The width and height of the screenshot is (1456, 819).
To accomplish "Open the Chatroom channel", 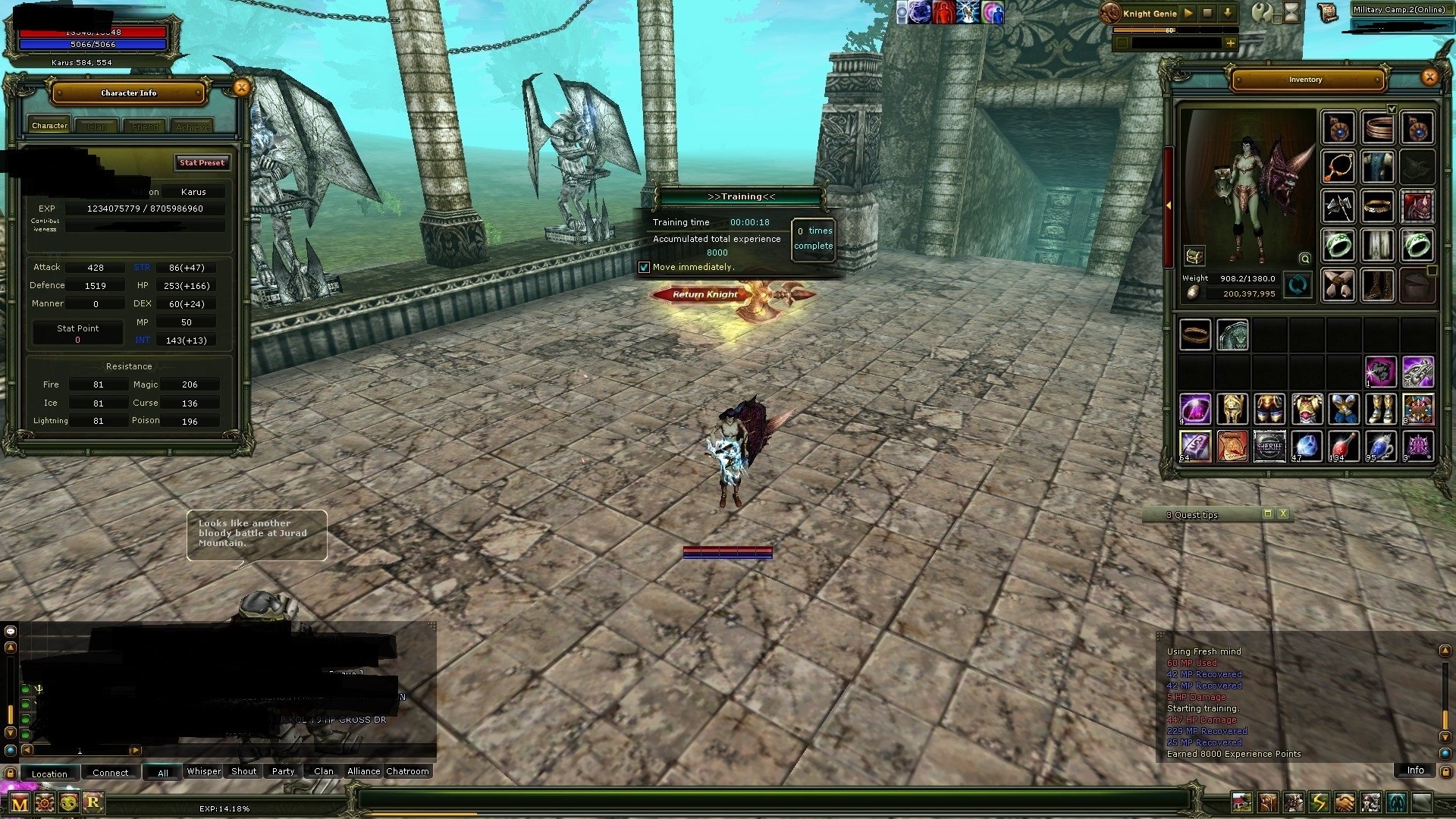I will coord(407,771).
